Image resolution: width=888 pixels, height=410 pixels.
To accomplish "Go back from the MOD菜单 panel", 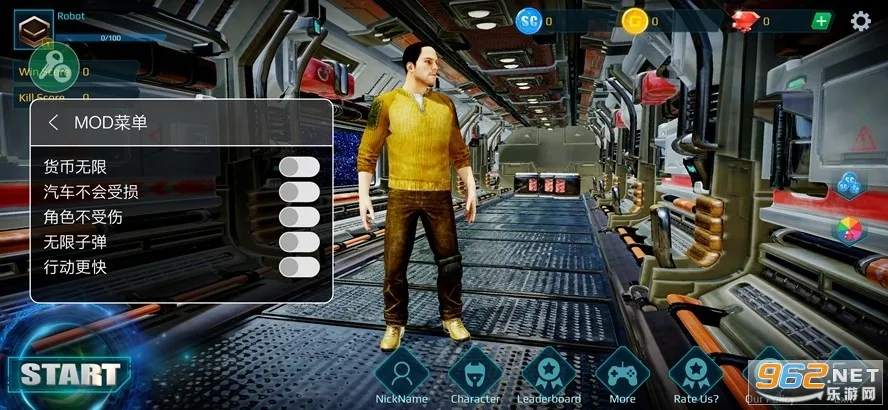I will coord(53,123).
